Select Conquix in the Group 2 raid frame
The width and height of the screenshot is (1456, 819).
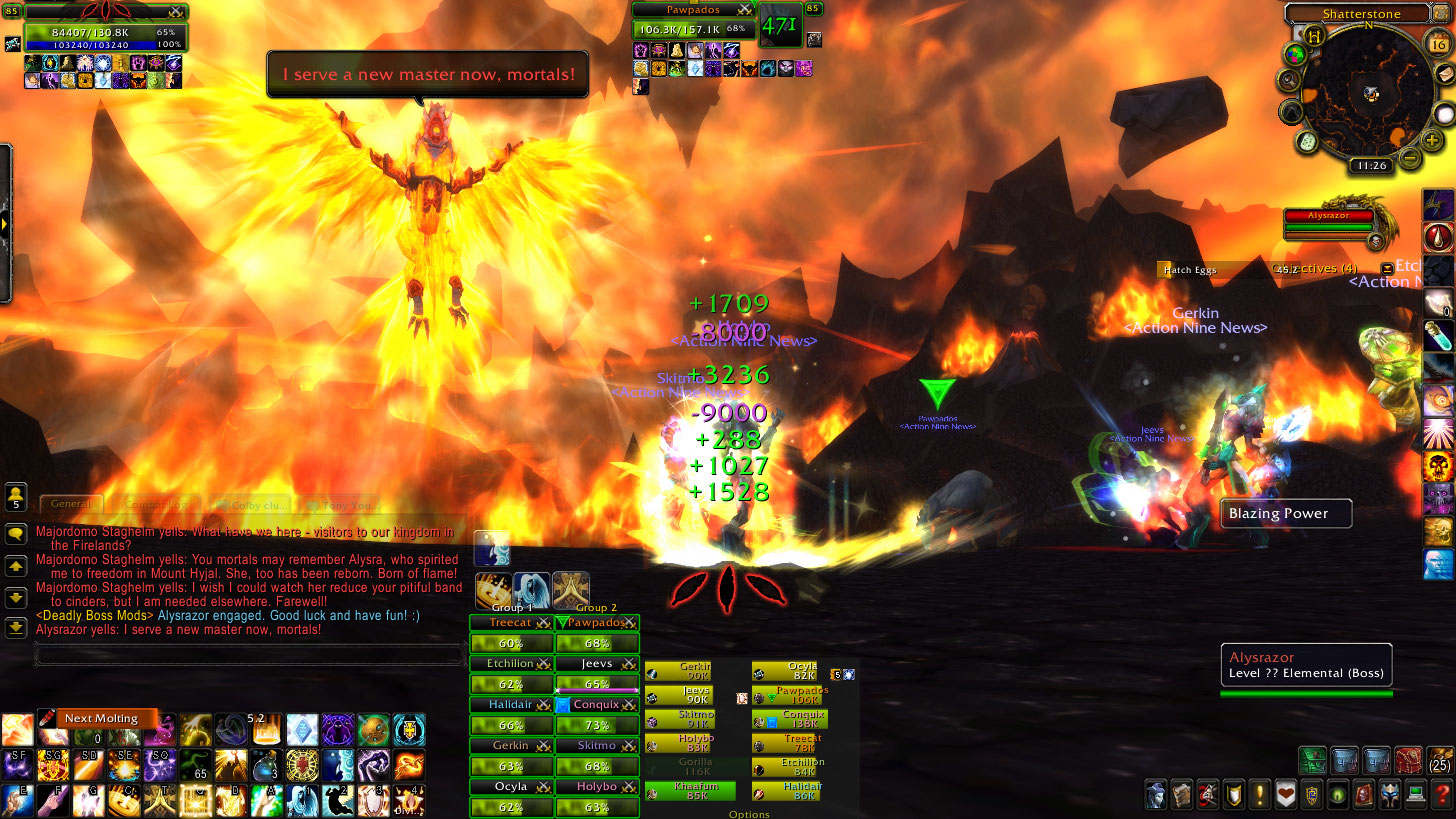tap(597, 705)
